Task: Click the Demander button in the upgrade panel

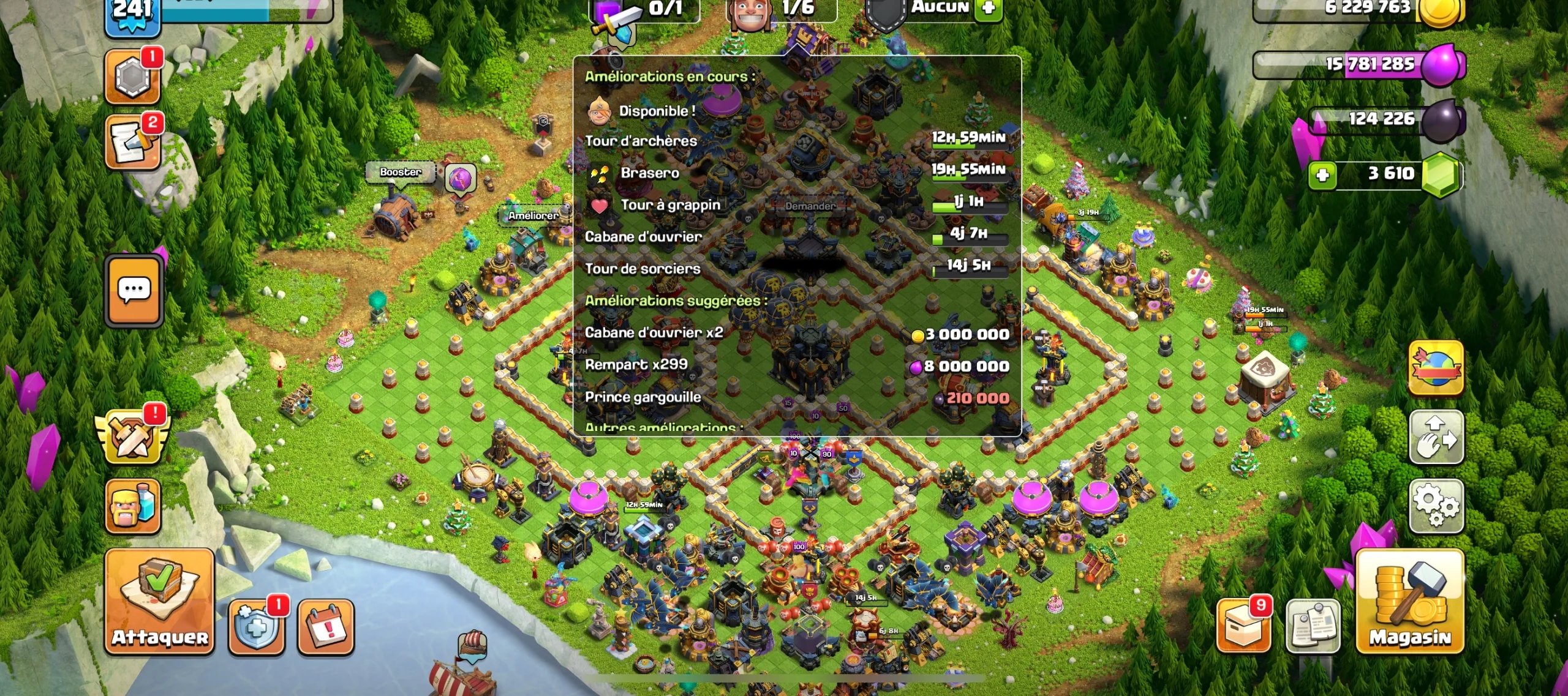Action: point(810,206)
